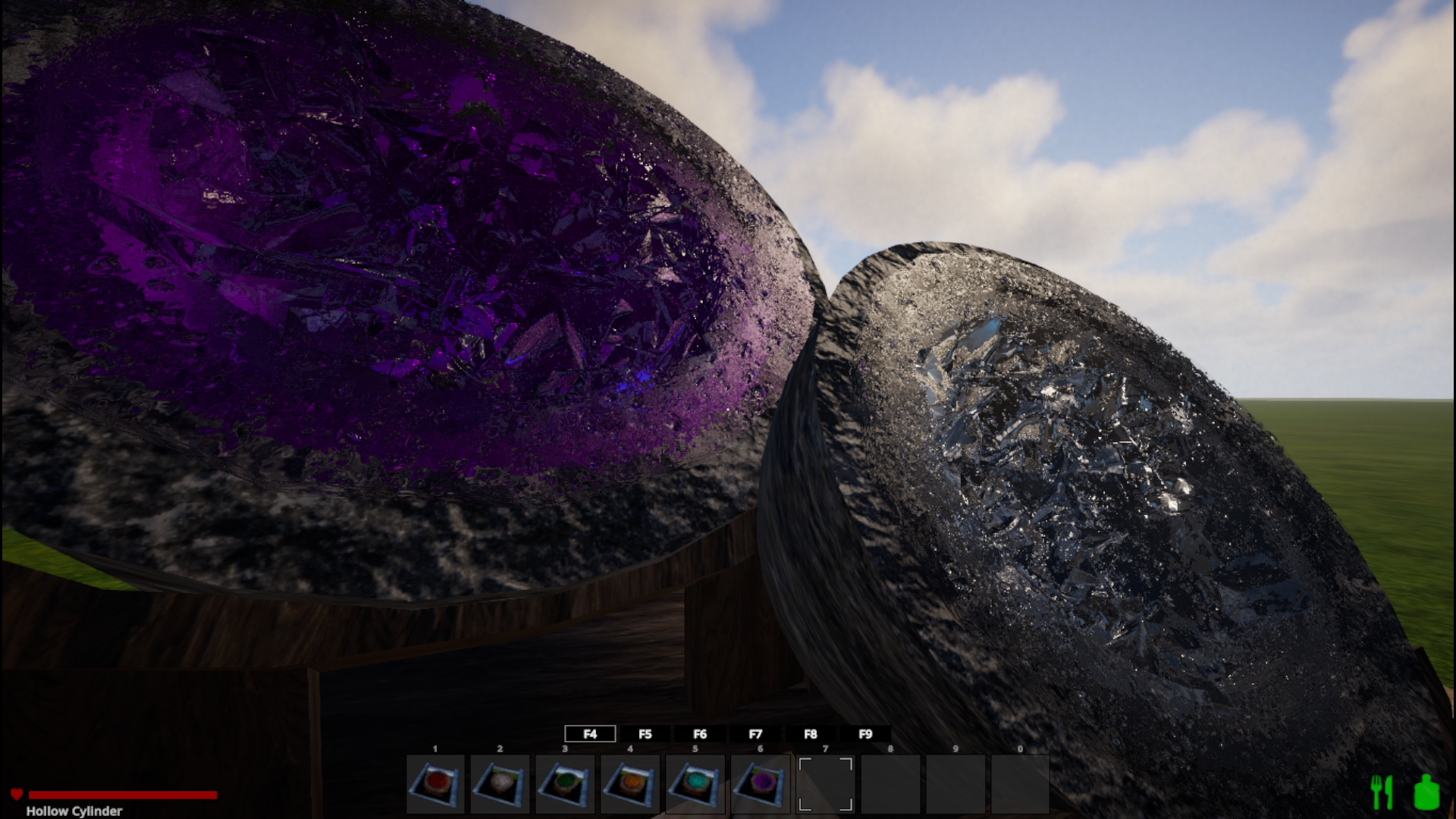Switch to the F5 hotbar page
Image resolution: width=1456 pixels, height=819 pixels.
pos(645,734)
